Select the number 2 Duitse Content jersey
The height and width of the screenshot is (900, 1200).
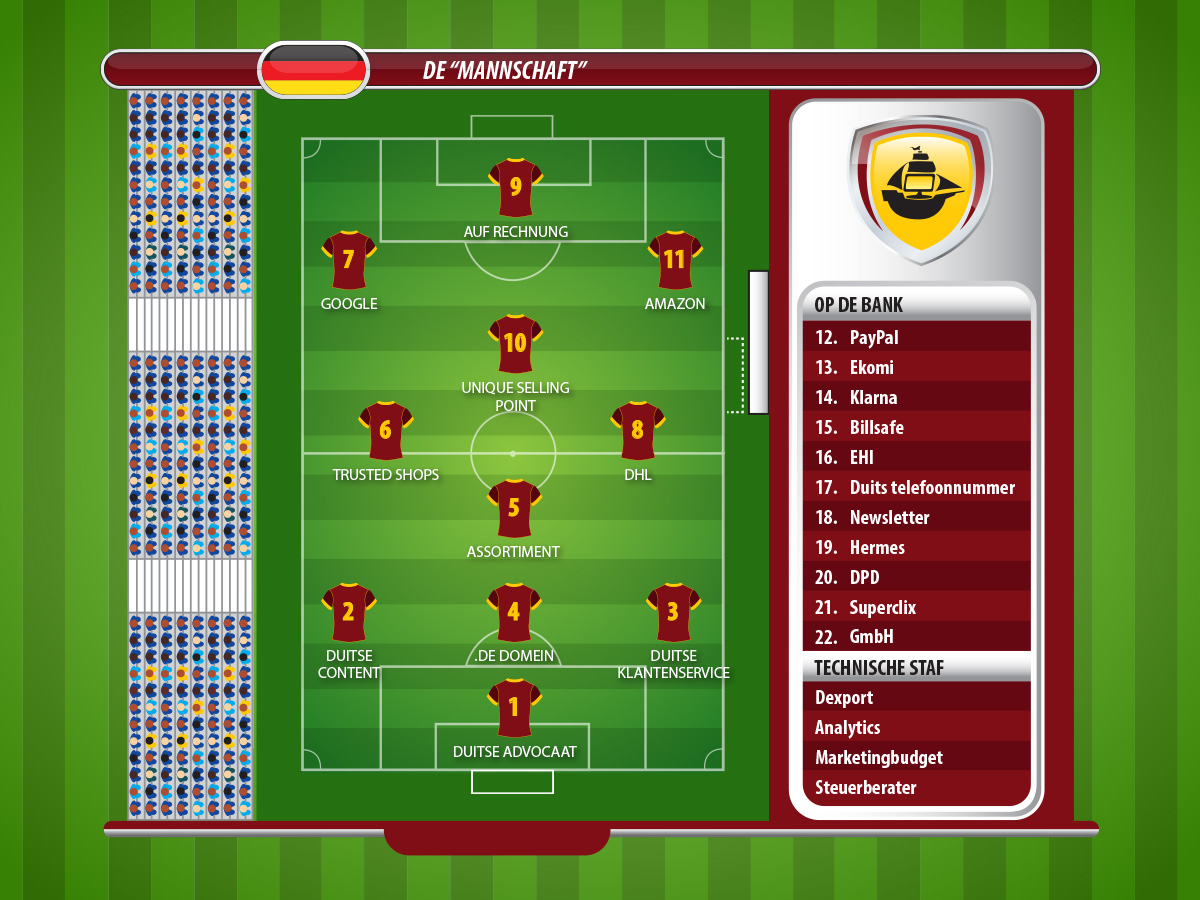coord(348,612)
